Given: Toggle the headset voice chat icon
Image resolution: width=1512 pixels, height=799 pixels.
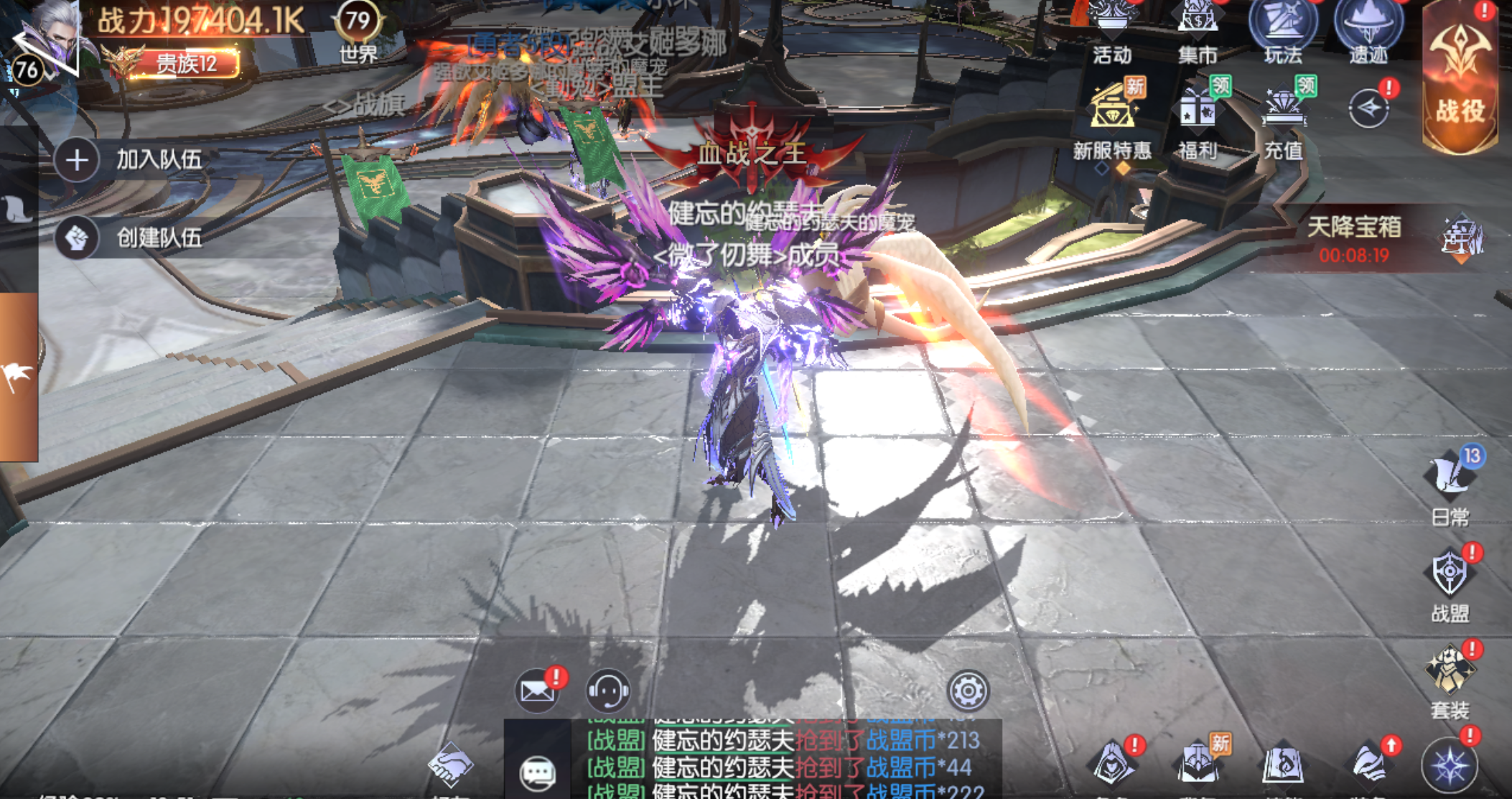Looking at the screenshot, I should point(608,690).
